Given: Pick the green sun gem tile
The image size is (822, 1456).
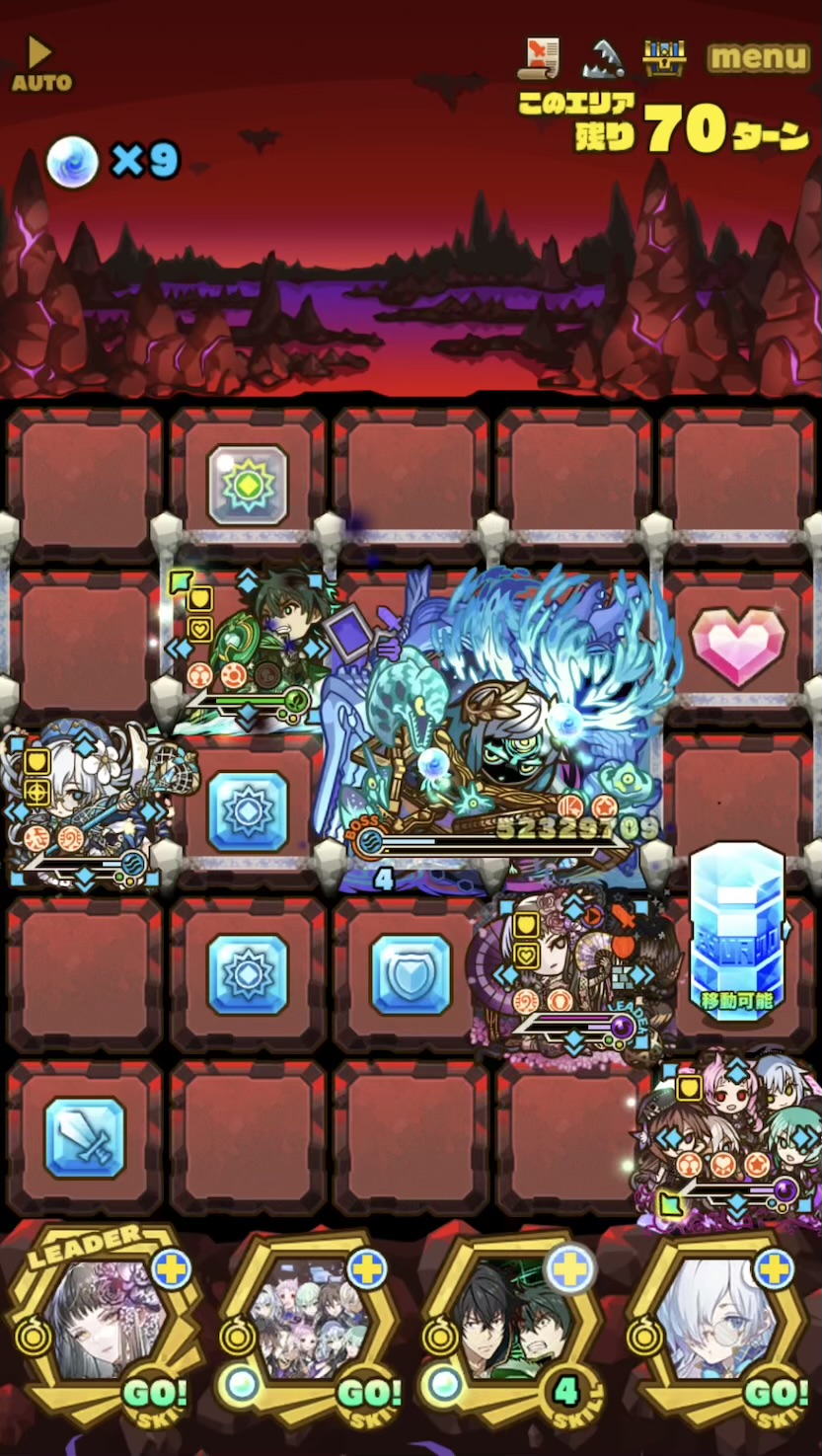Looking at the screenshot, I should coord(248,485).
